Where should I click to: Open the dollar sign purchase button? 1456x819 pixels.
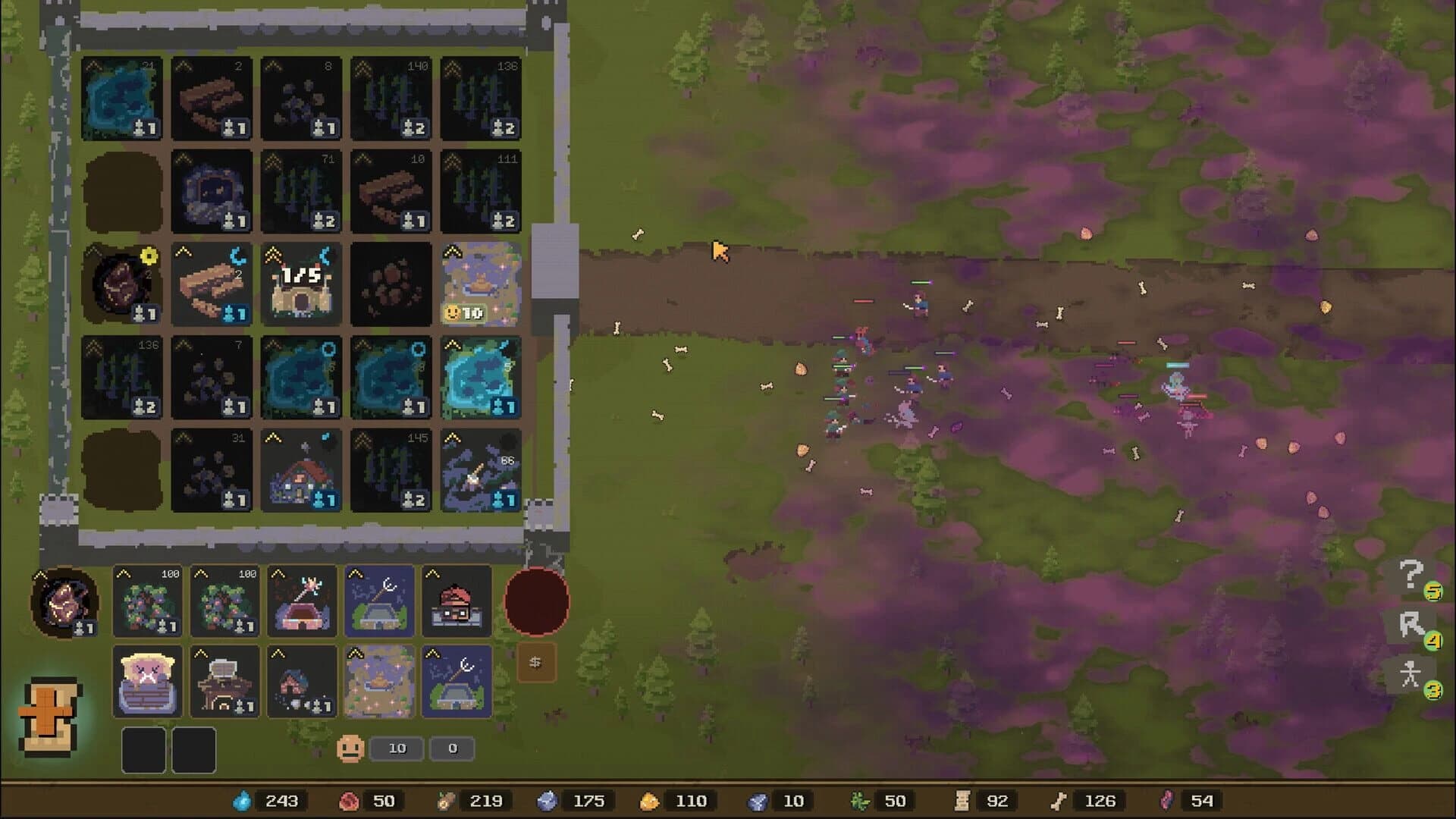[538, 661]
